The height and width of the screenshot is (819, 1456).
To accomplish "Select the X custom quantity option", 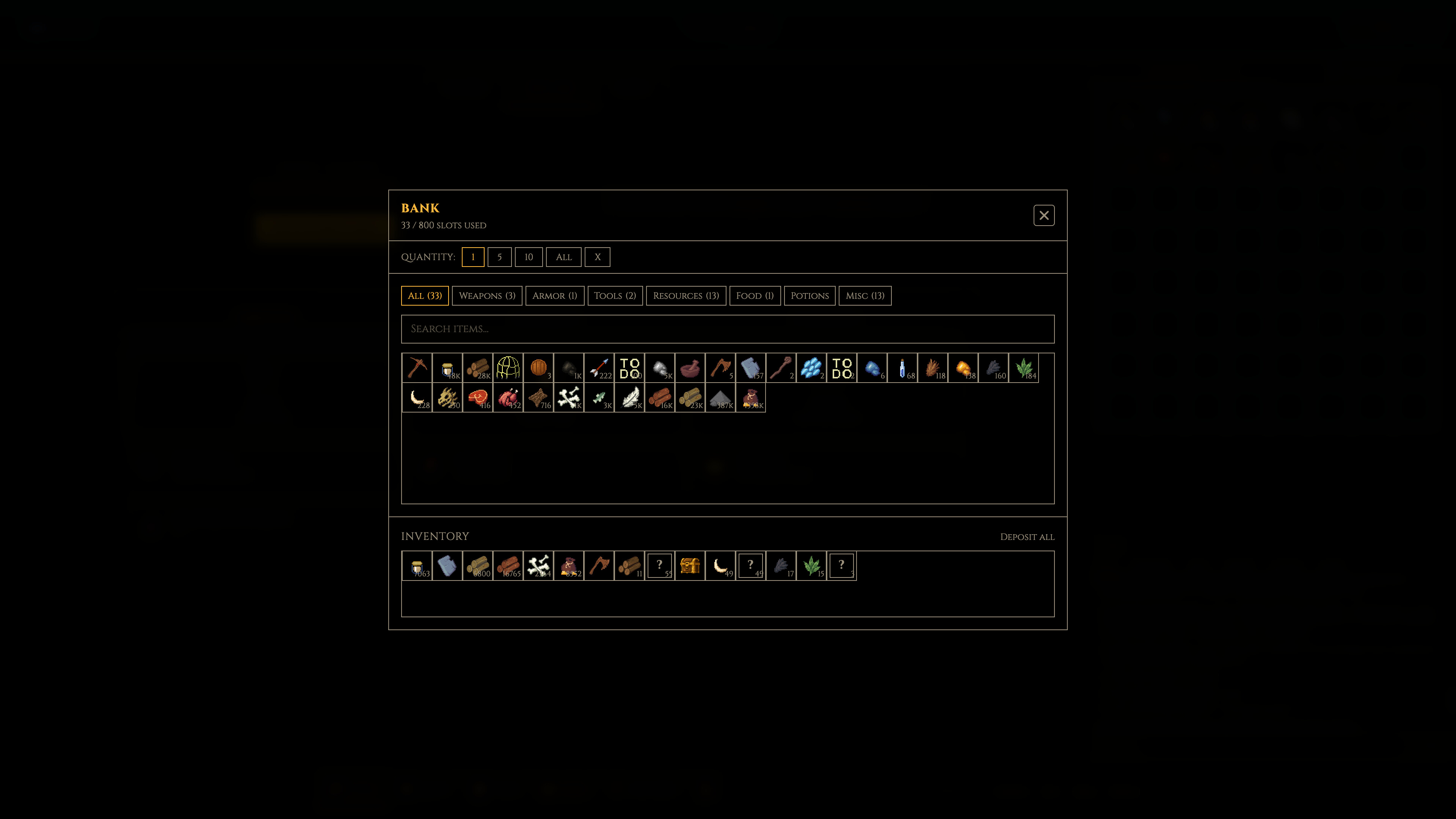I will tap(598, 257).
